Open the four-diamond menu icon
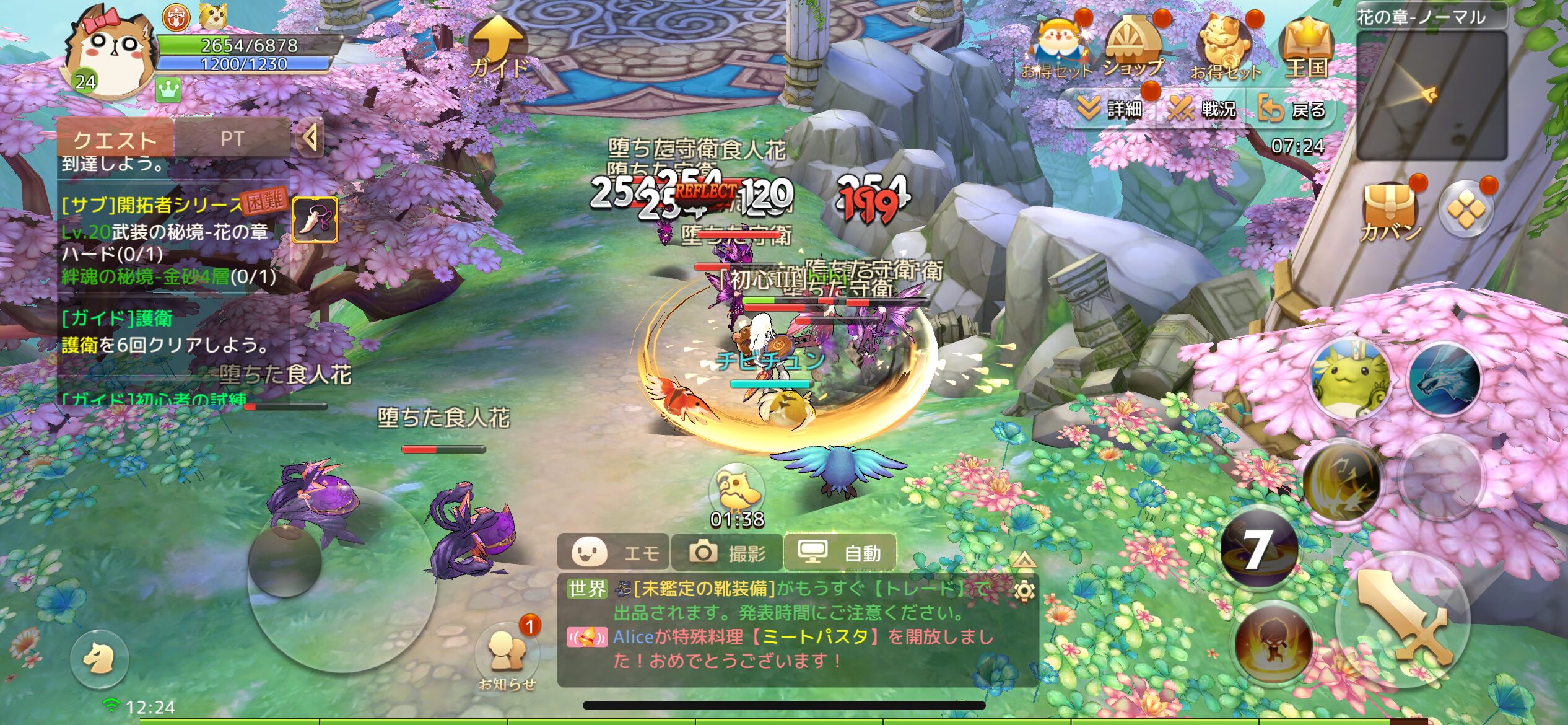 tap(1466, 209)
